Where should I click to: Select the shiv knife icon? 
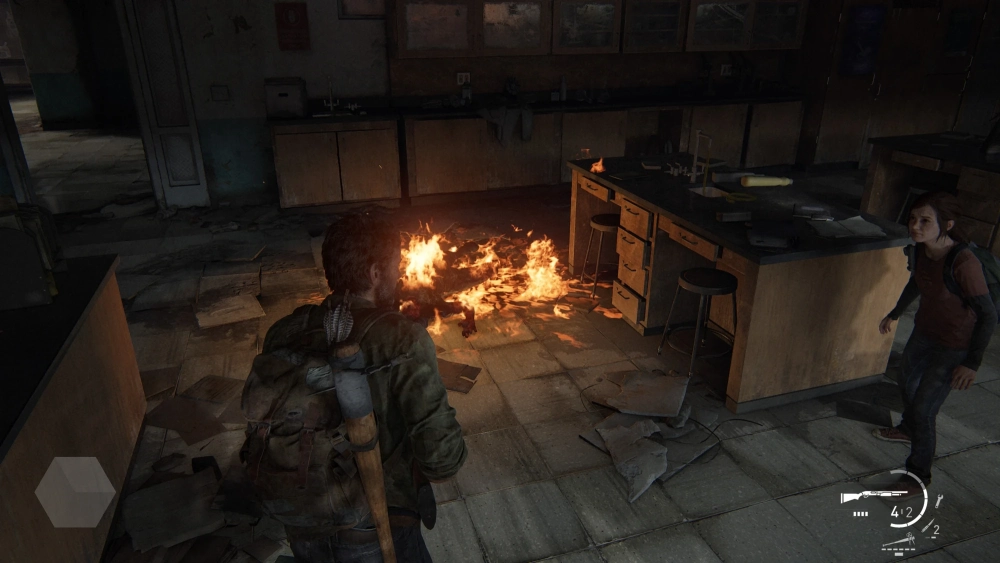pyautogui.click(x=927, y=526)
